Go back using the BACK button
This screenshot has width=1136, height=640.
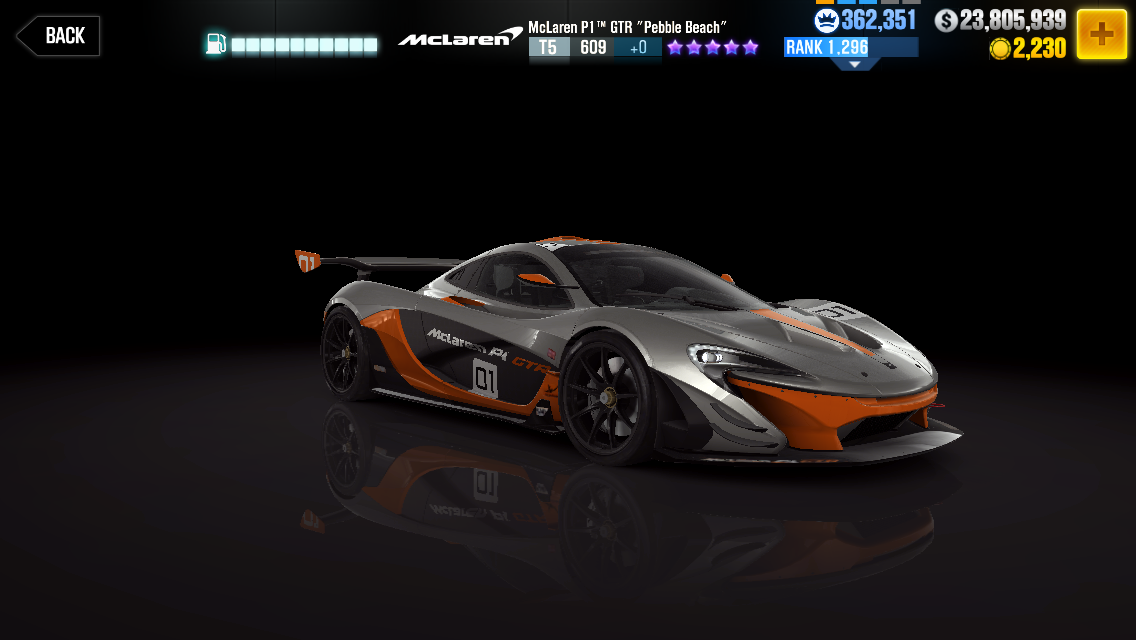pos(58,36)
